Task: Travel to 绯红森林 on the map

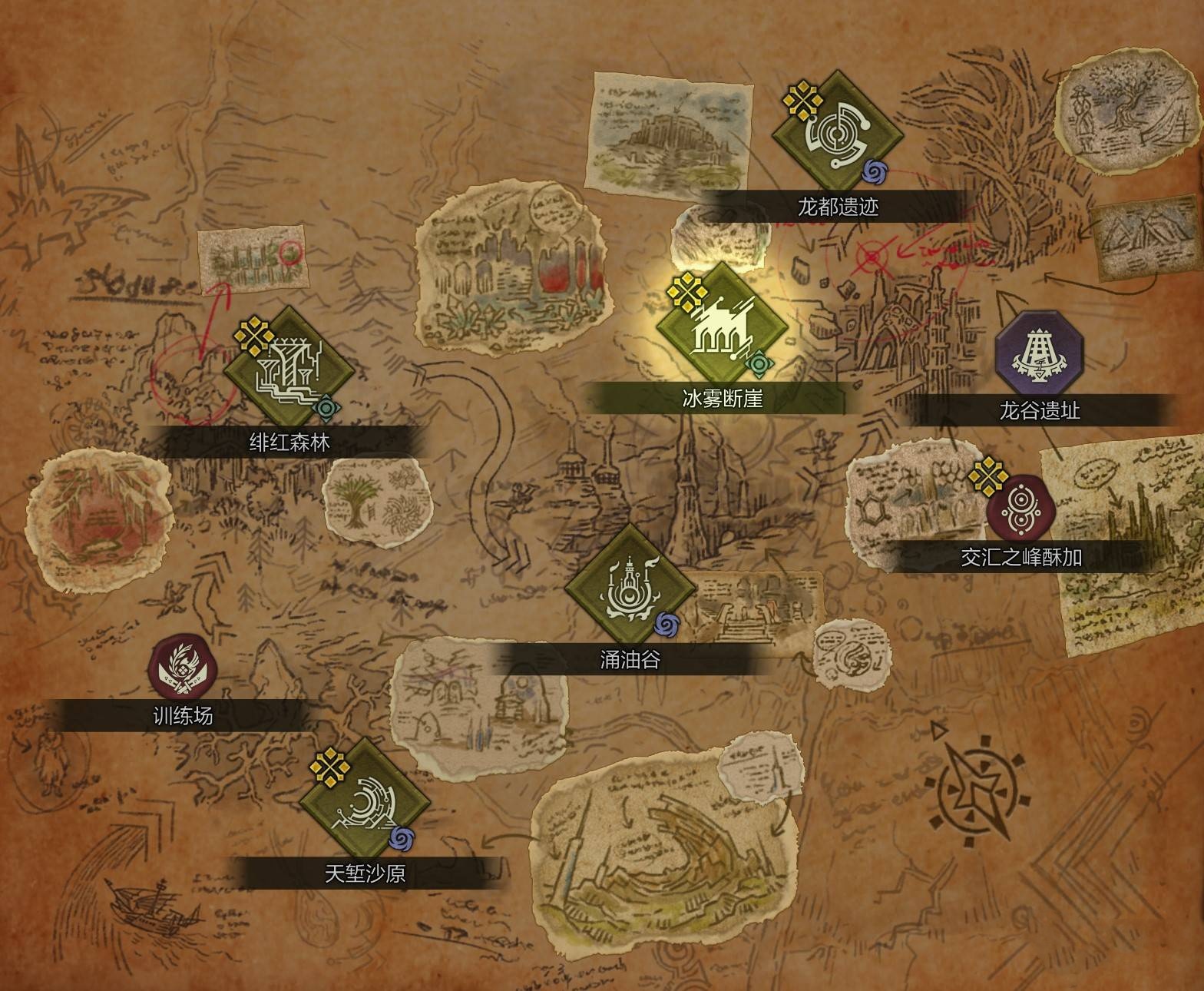Action: tap(289, 372)
